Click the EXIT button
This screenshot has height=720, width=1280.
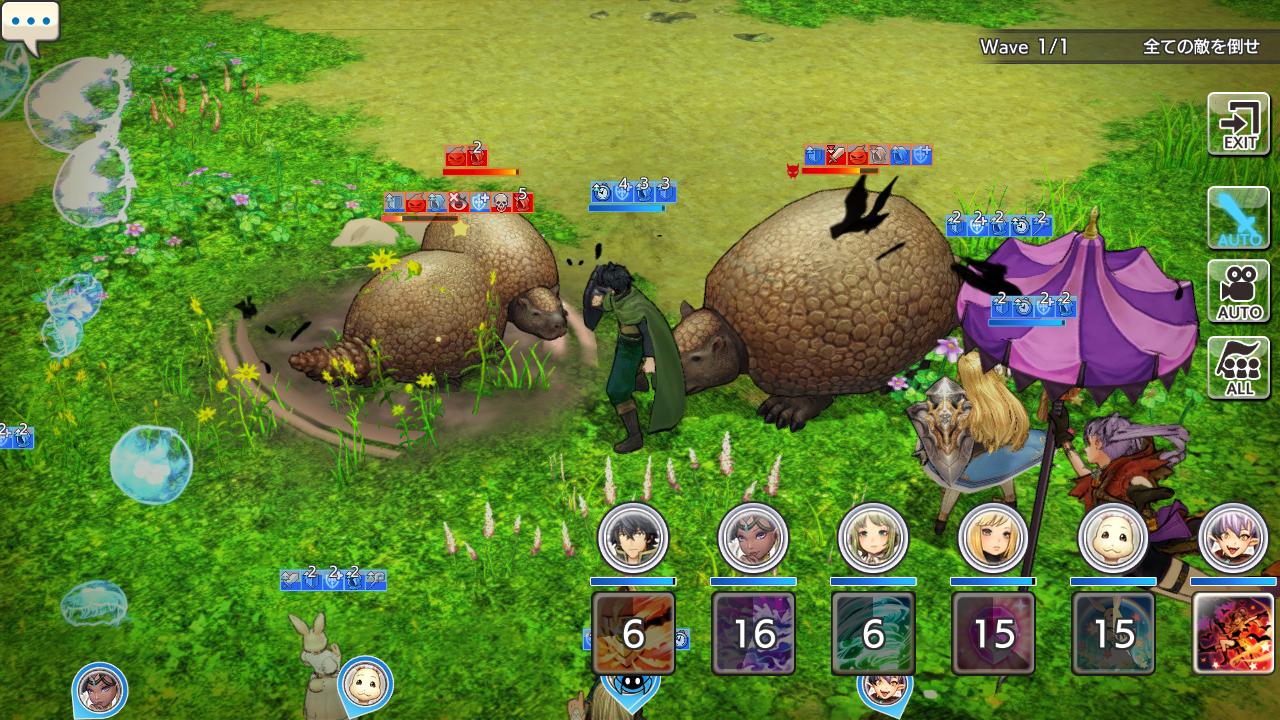tap(1239, 124)
